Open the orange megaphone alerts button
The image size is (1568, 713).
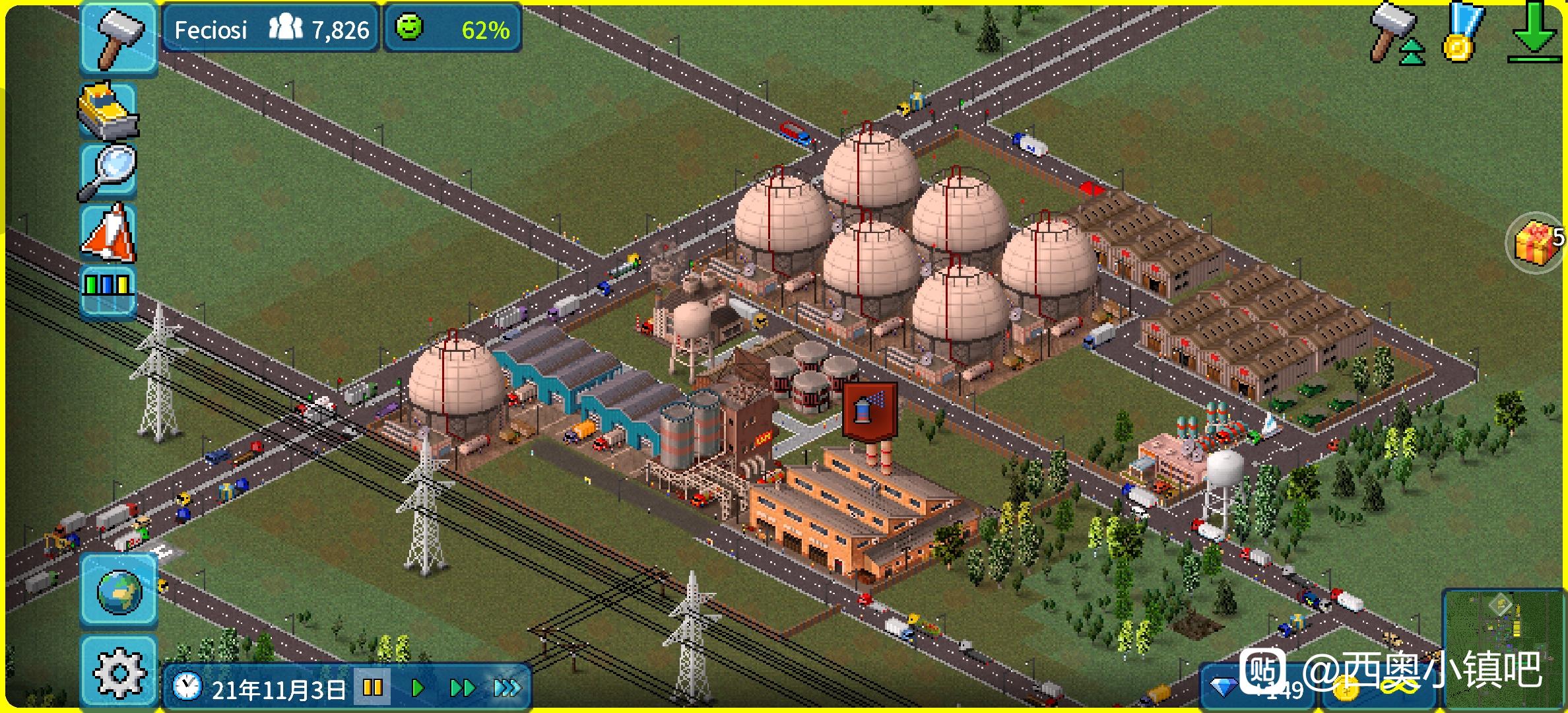[109, 233]
